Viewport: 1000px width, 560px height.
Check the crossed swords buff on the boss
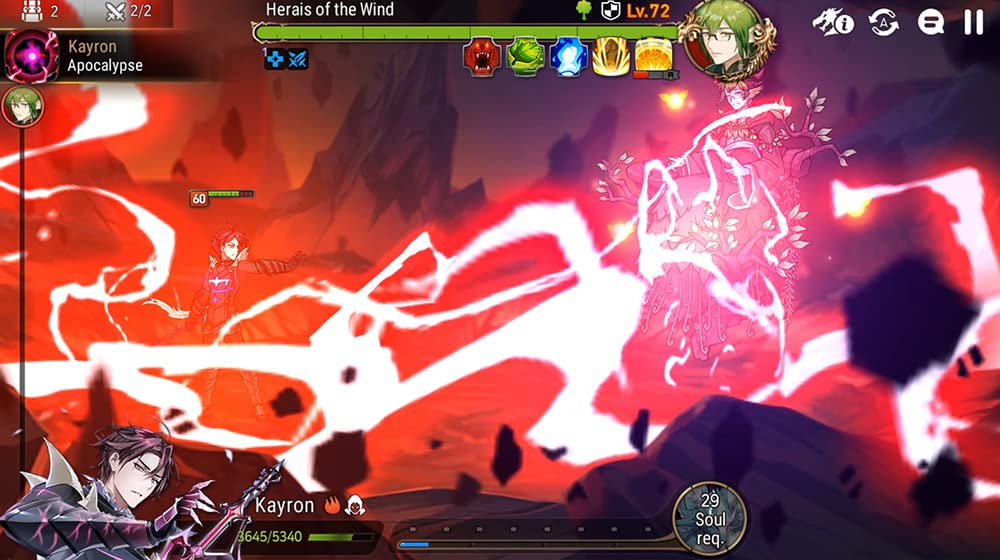pos(298,59)
